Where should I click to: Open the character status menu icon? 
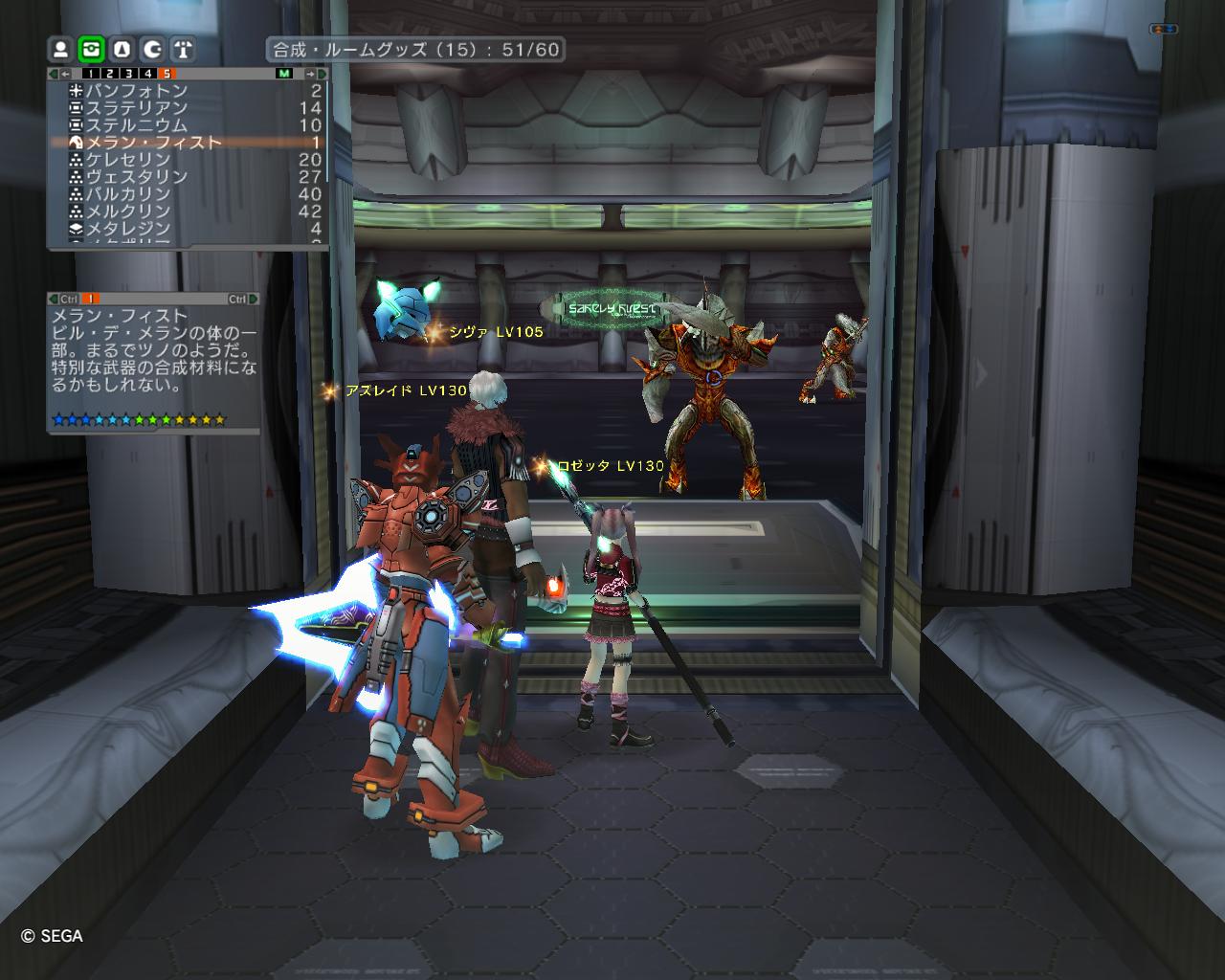61,49
